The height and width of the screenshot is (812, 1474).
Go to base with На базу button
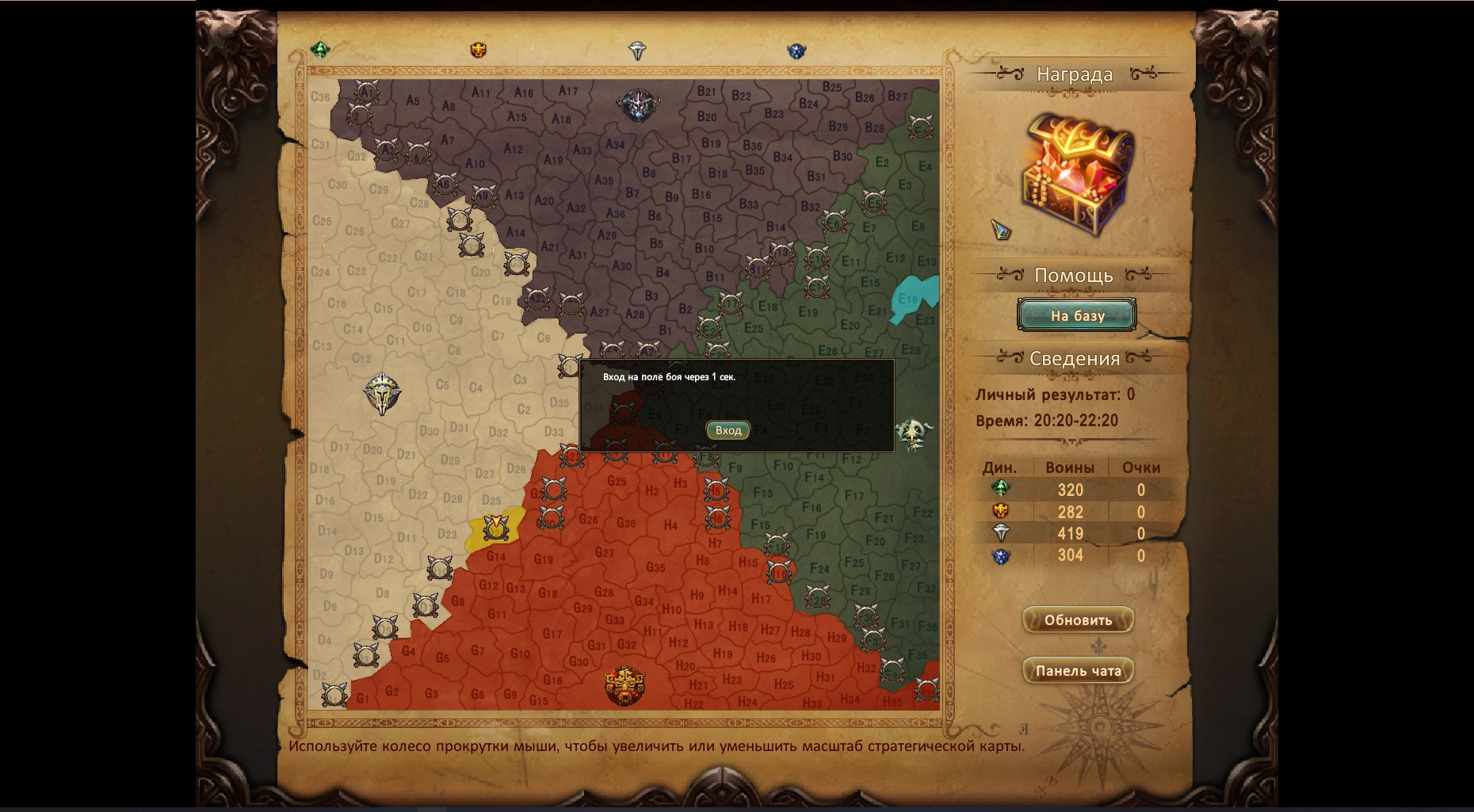[x=1076, y=315]
